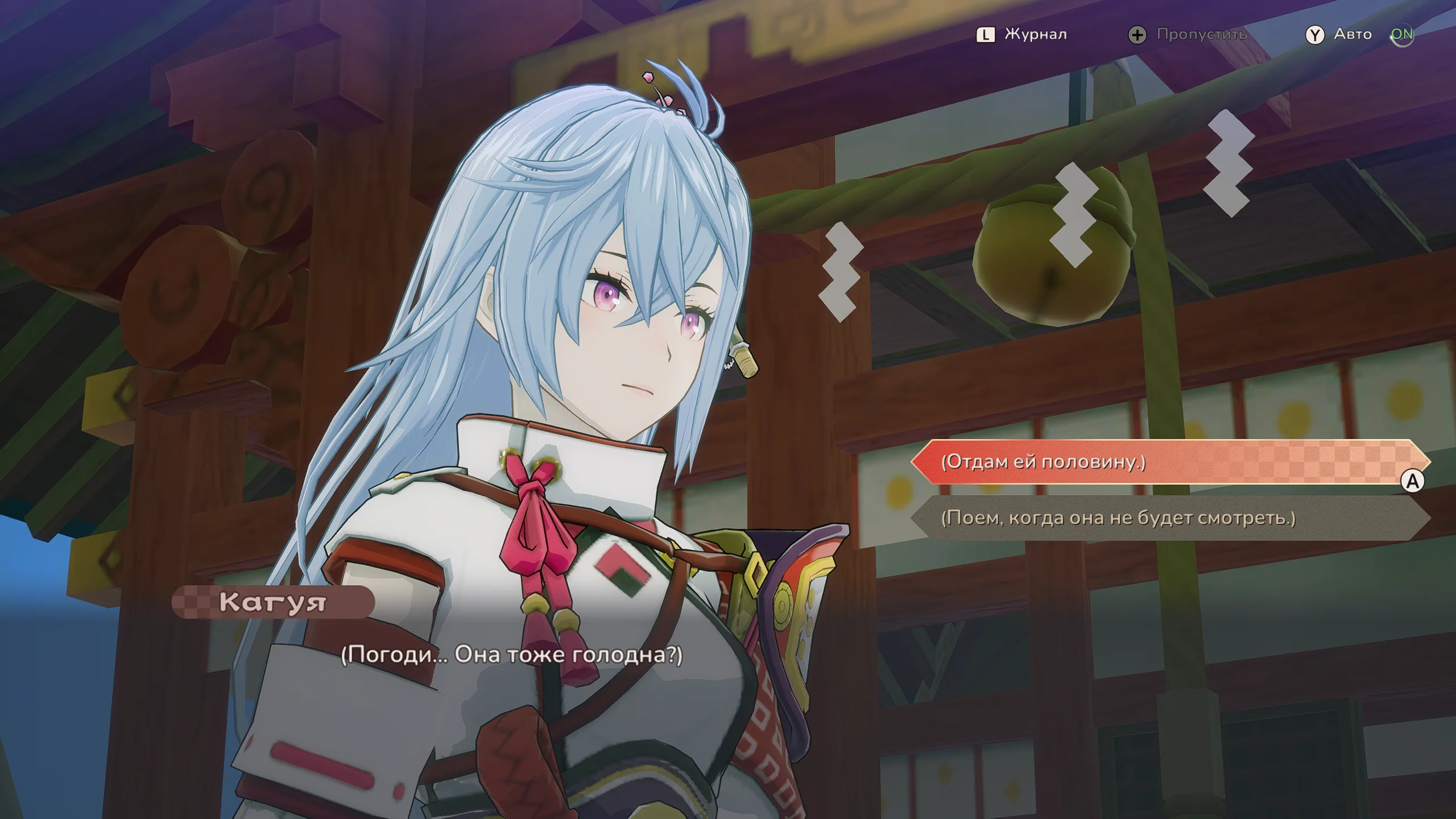Skip the scene with Пропустить
Screen dimensions: 1456x819
[1188, 35]
